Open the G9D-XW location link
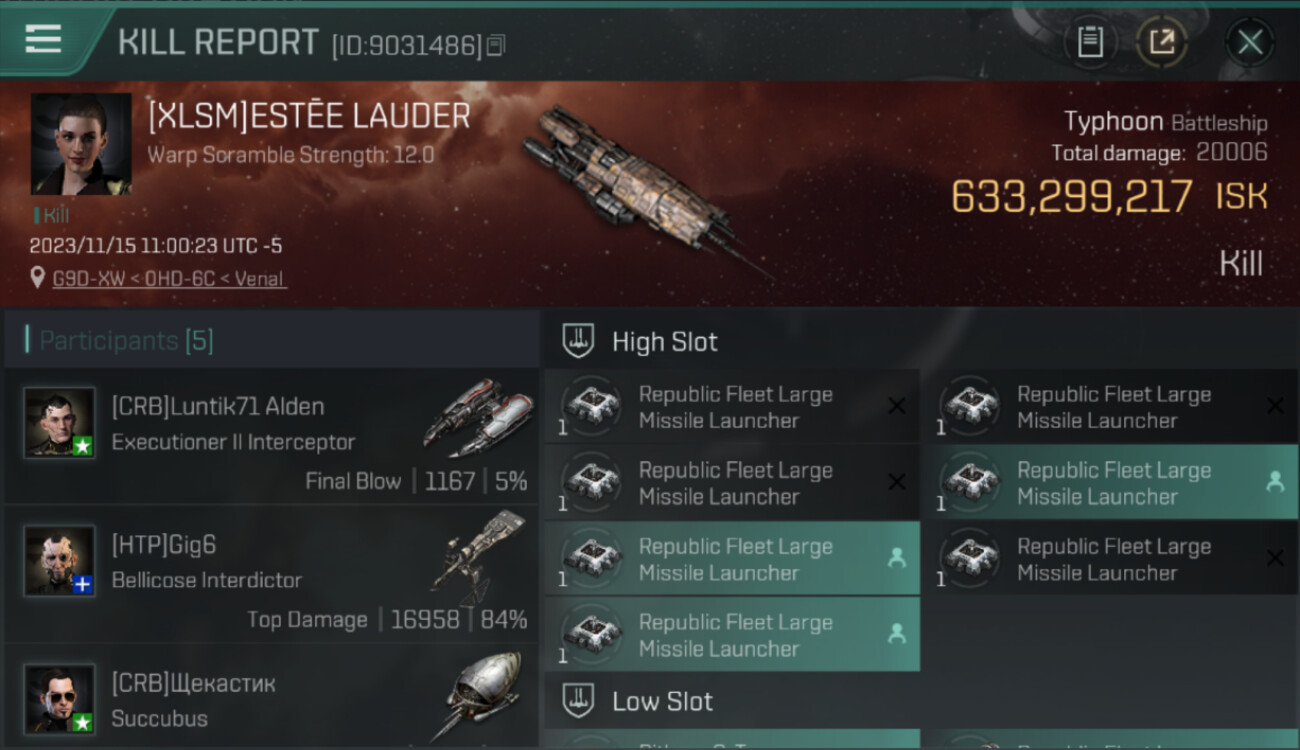The height and width of the screenshot is (750, 1300). coord(169,279)
